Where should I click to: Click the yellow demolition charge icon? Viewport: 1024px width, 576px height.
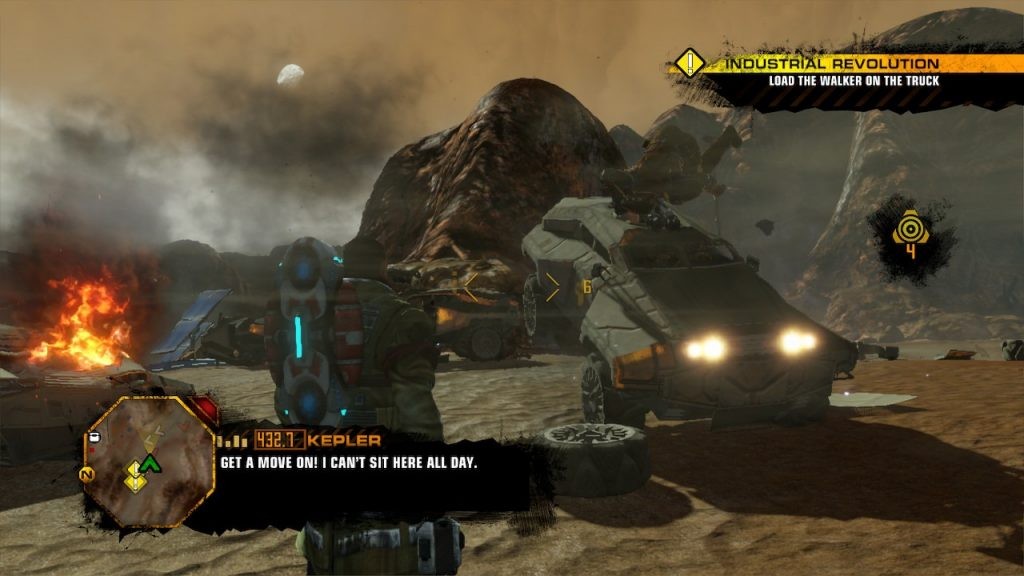coord(909,233)
